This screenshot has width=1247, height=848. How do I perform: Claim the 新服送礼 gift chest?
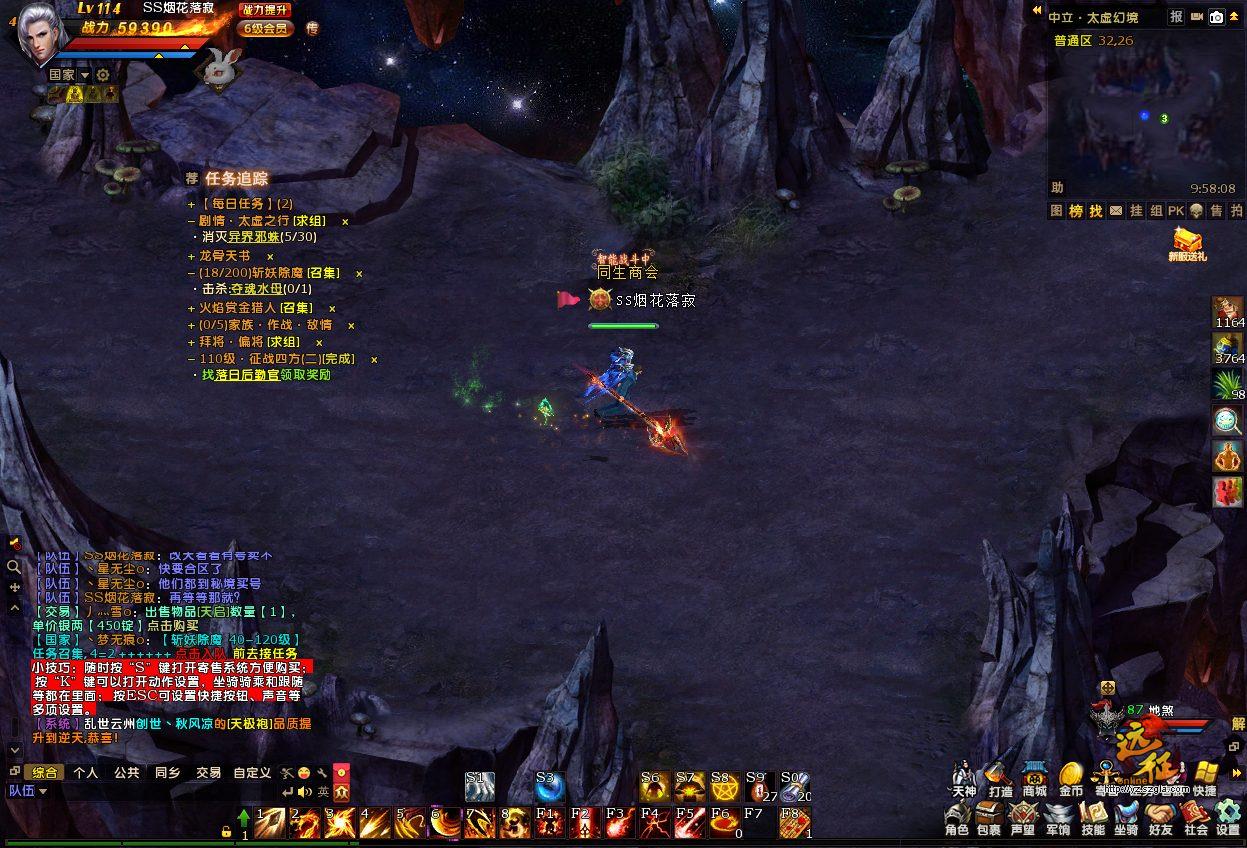(1187, 242)
